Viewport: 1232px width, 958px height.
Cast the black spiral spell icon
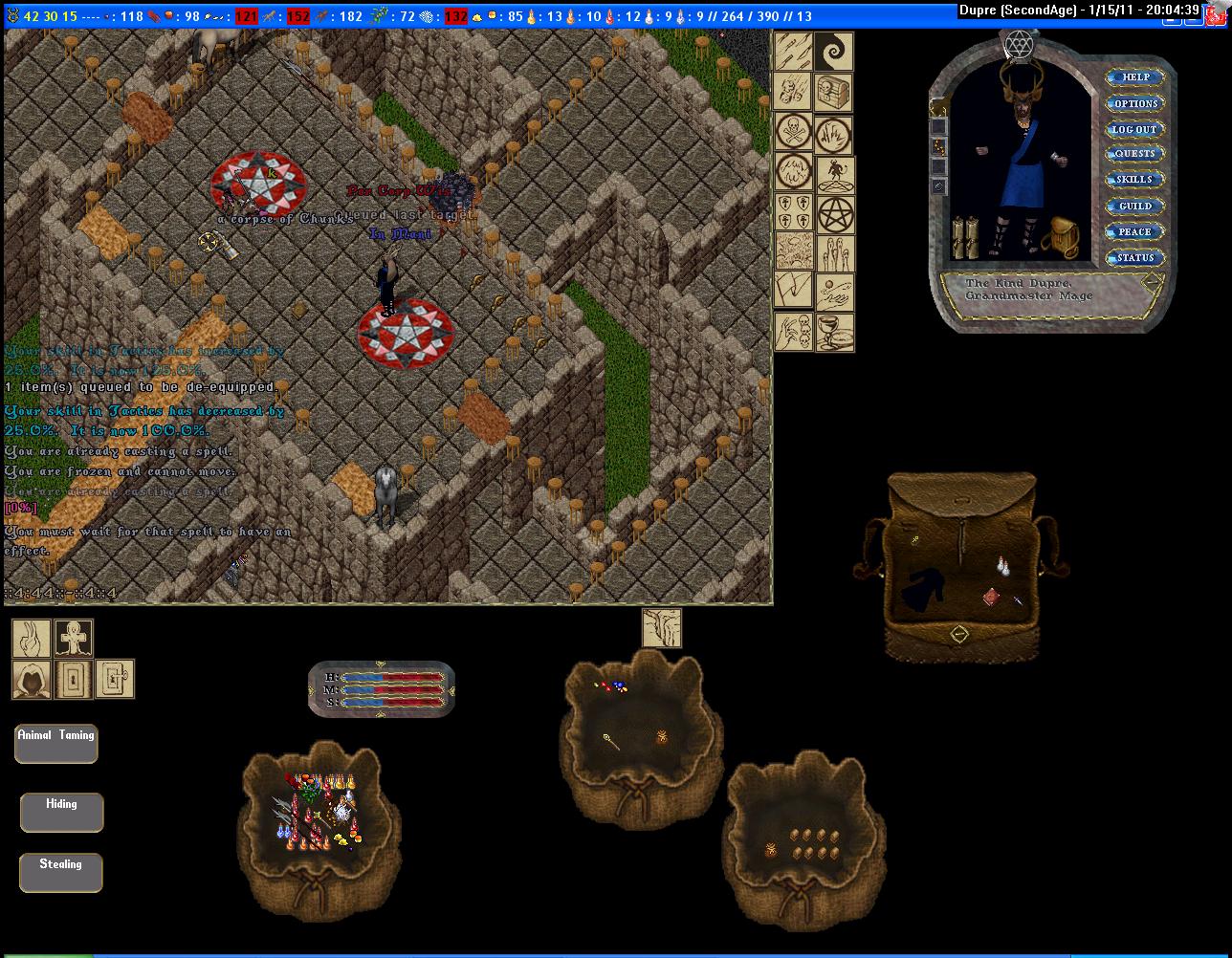coord(834,51)
